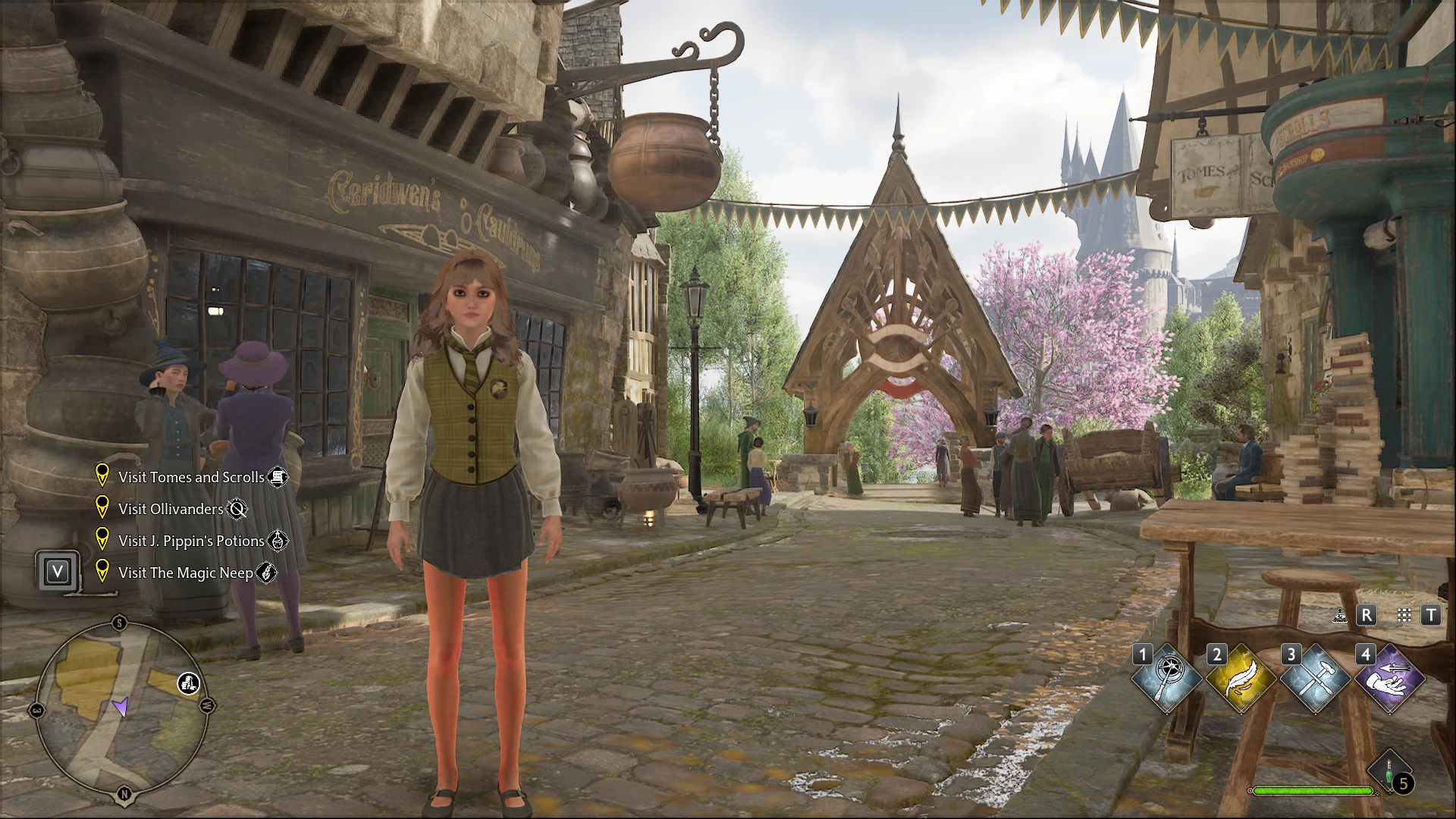
Task: Select the Visit The Magic Neep objective
Action: pos(186,573)
